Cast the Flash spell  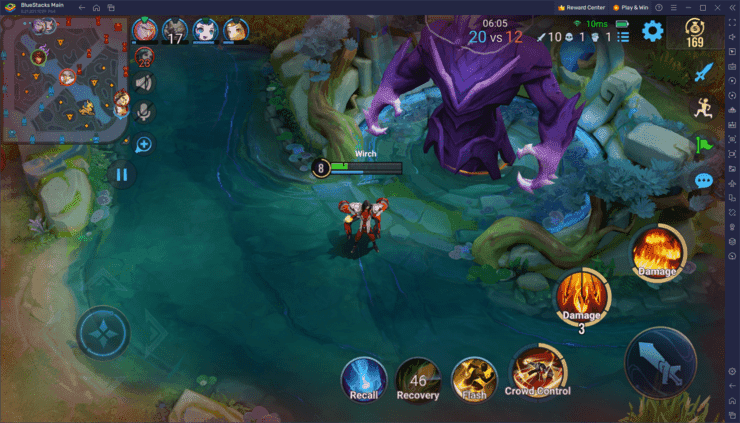click(473, 378)
